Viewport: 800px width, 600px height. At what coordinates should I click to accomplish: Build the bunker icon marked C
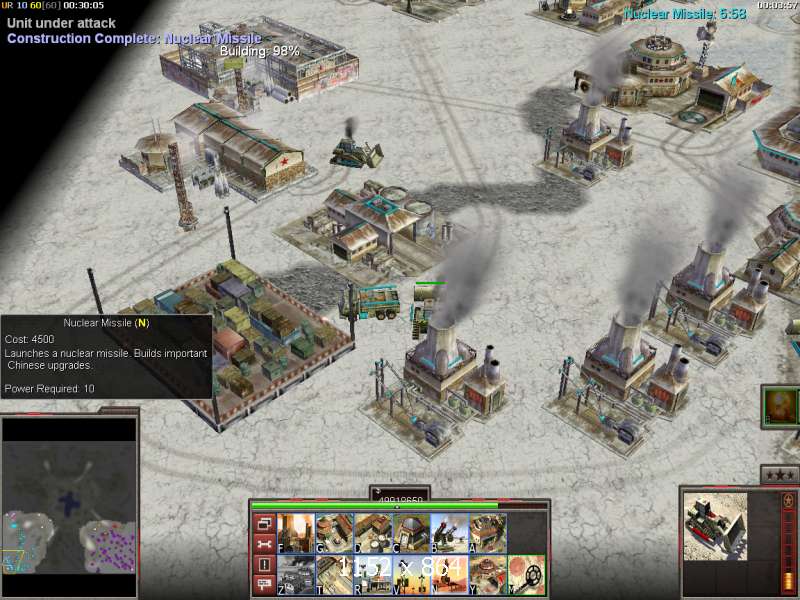tap(410, 533)
